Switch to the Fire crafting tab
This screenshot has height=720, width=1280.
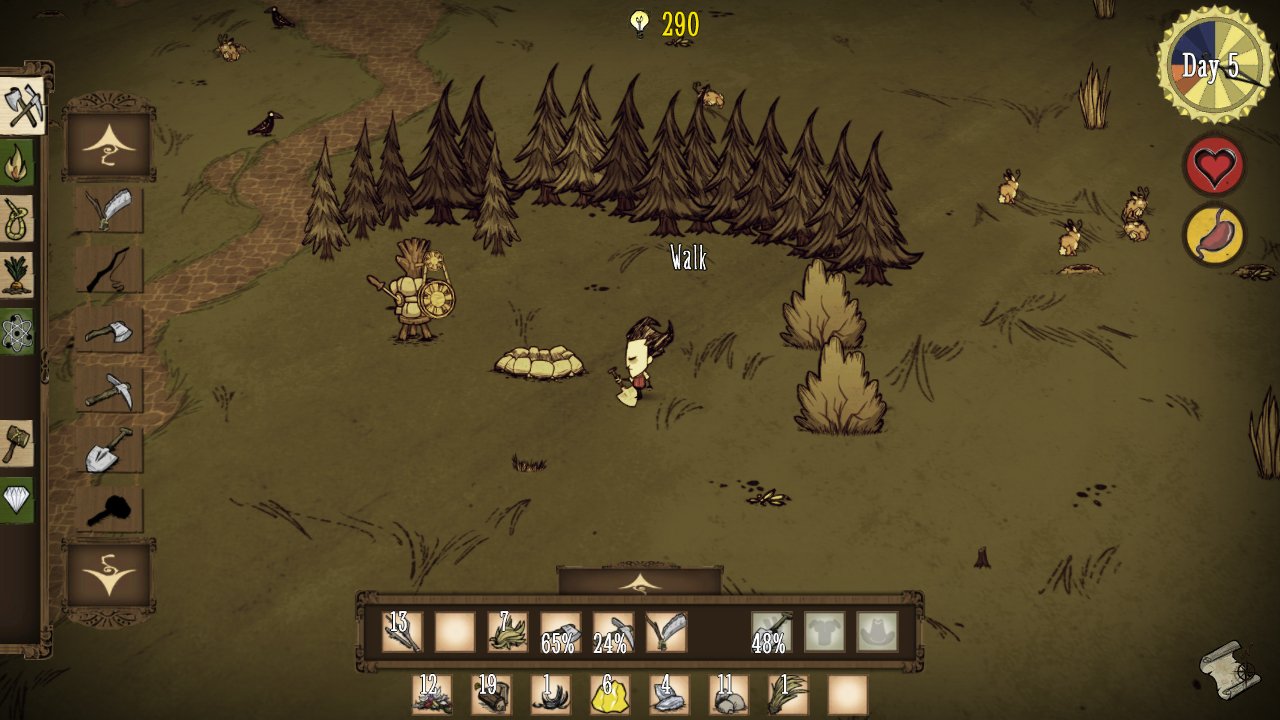18,164
